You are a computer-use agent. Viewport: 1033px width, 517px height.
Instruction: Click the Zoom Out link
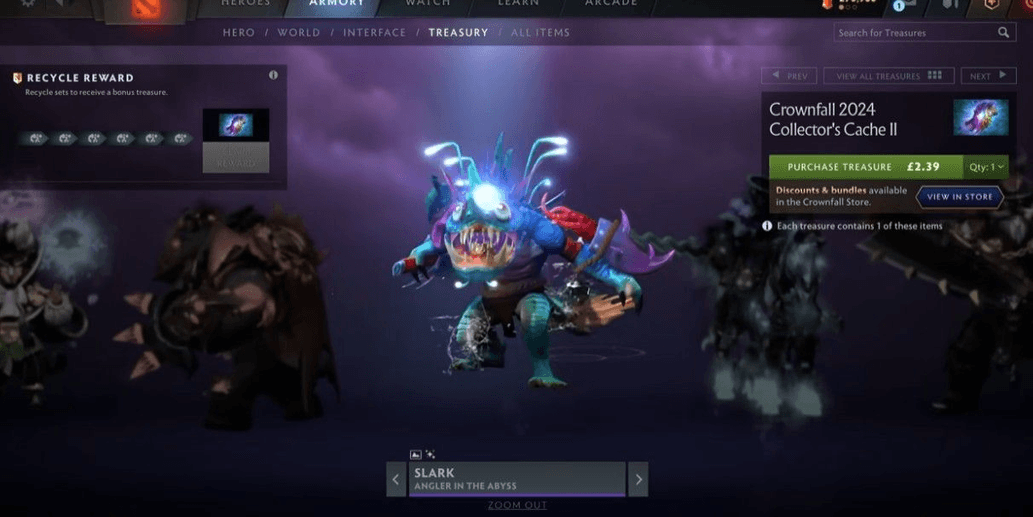(517, 505)
